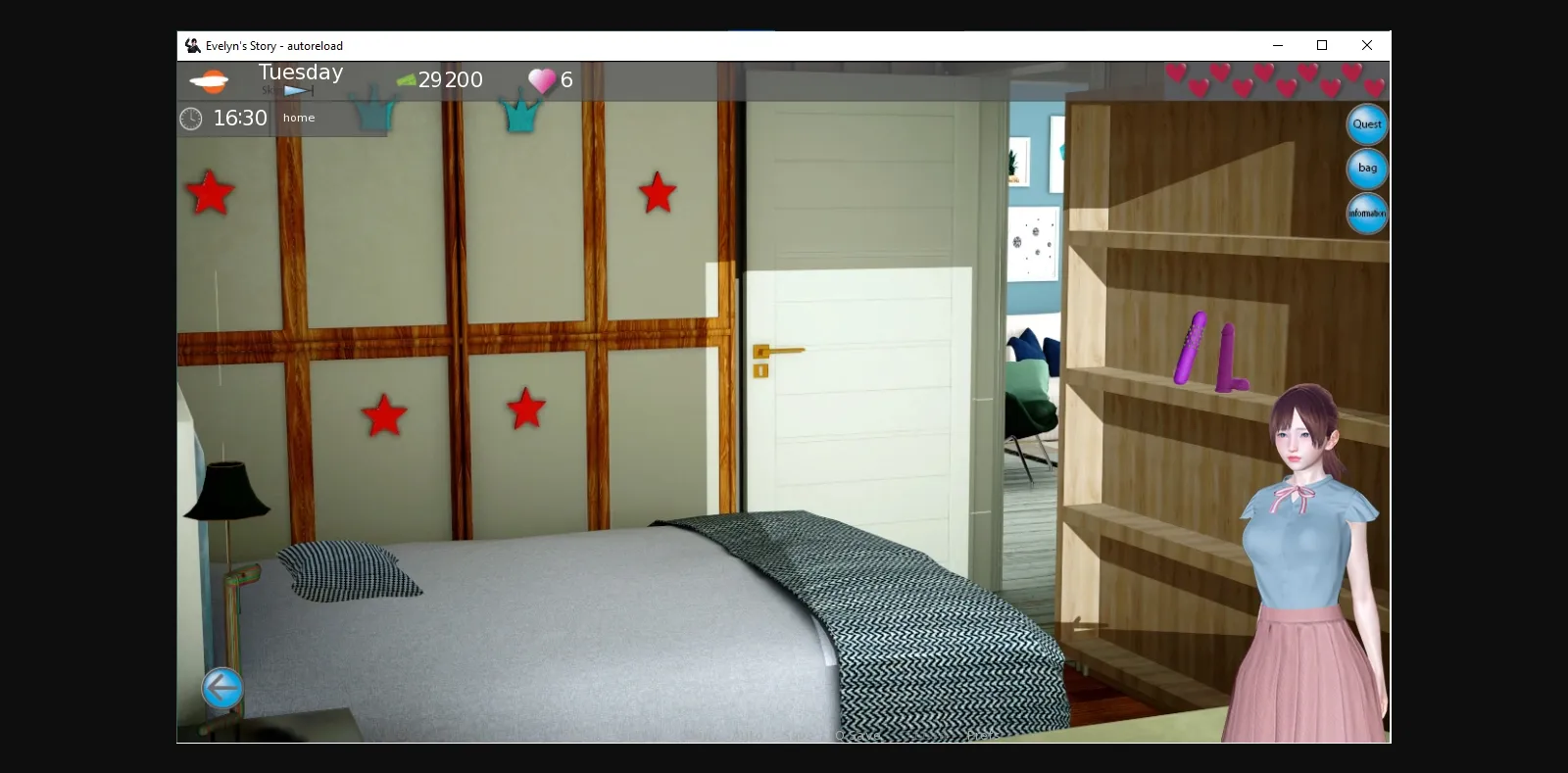Screen dimensions: 1568x773
Task: Click the home location label
Action: [x=298, y=118]
